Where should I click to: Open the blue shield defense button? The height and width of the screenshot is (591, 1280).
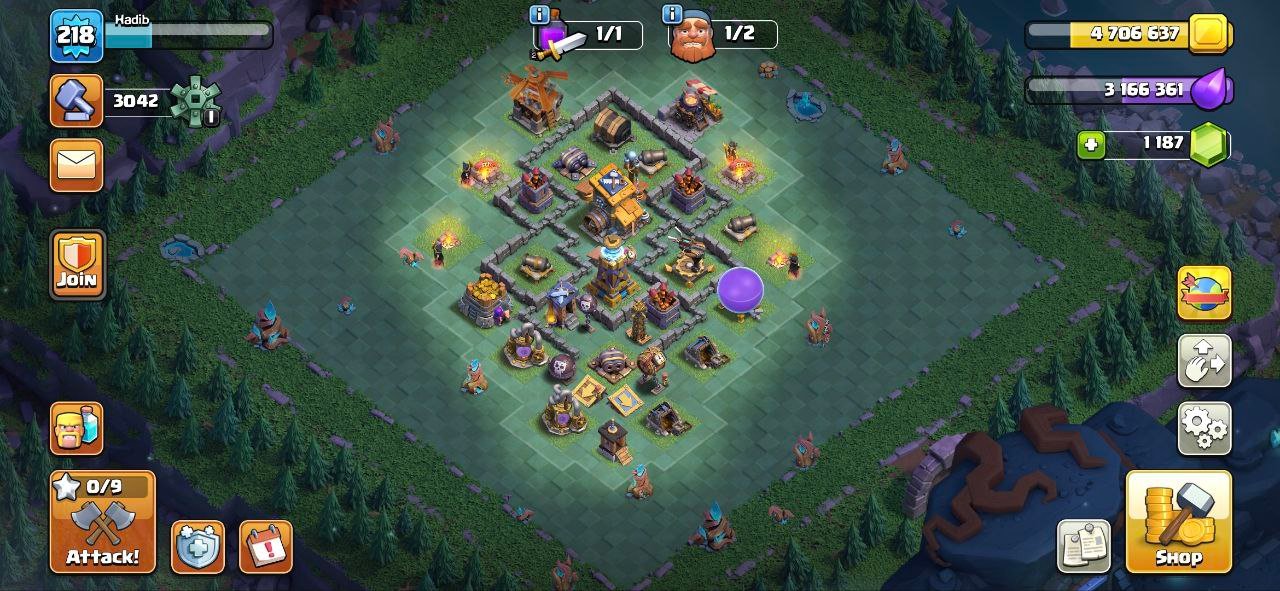click(x=197, y=546)
